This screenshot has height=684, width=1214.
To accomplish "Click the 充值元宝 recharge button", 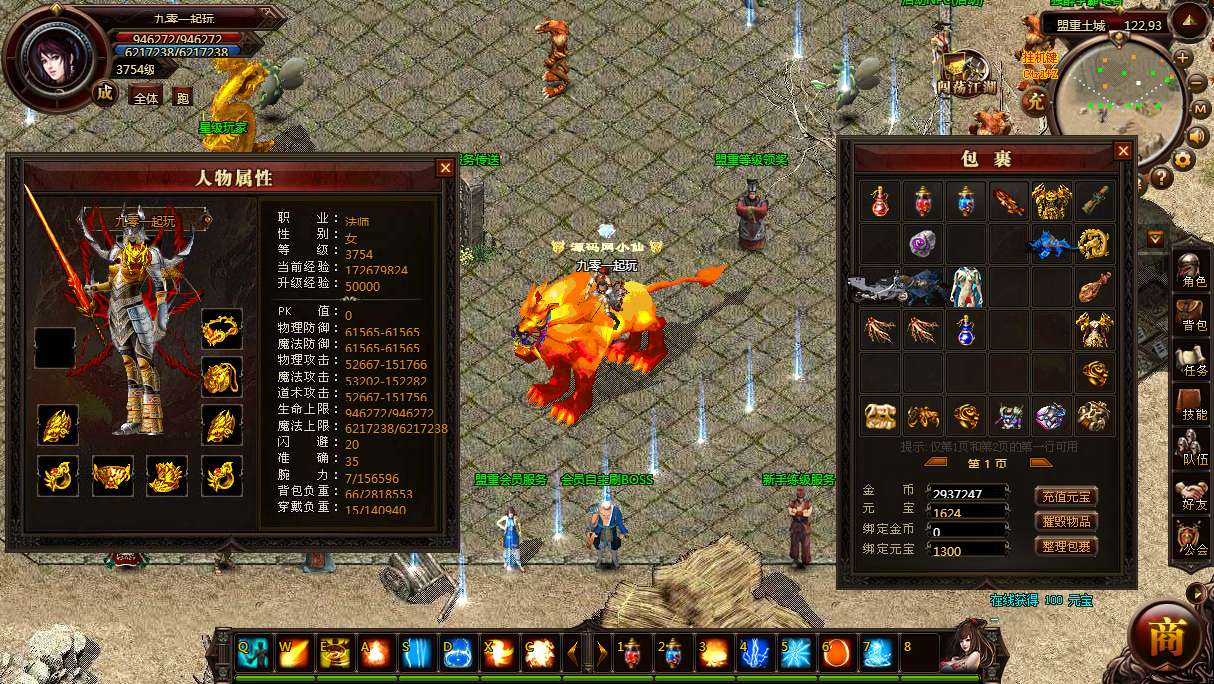I will [1066, 496].
